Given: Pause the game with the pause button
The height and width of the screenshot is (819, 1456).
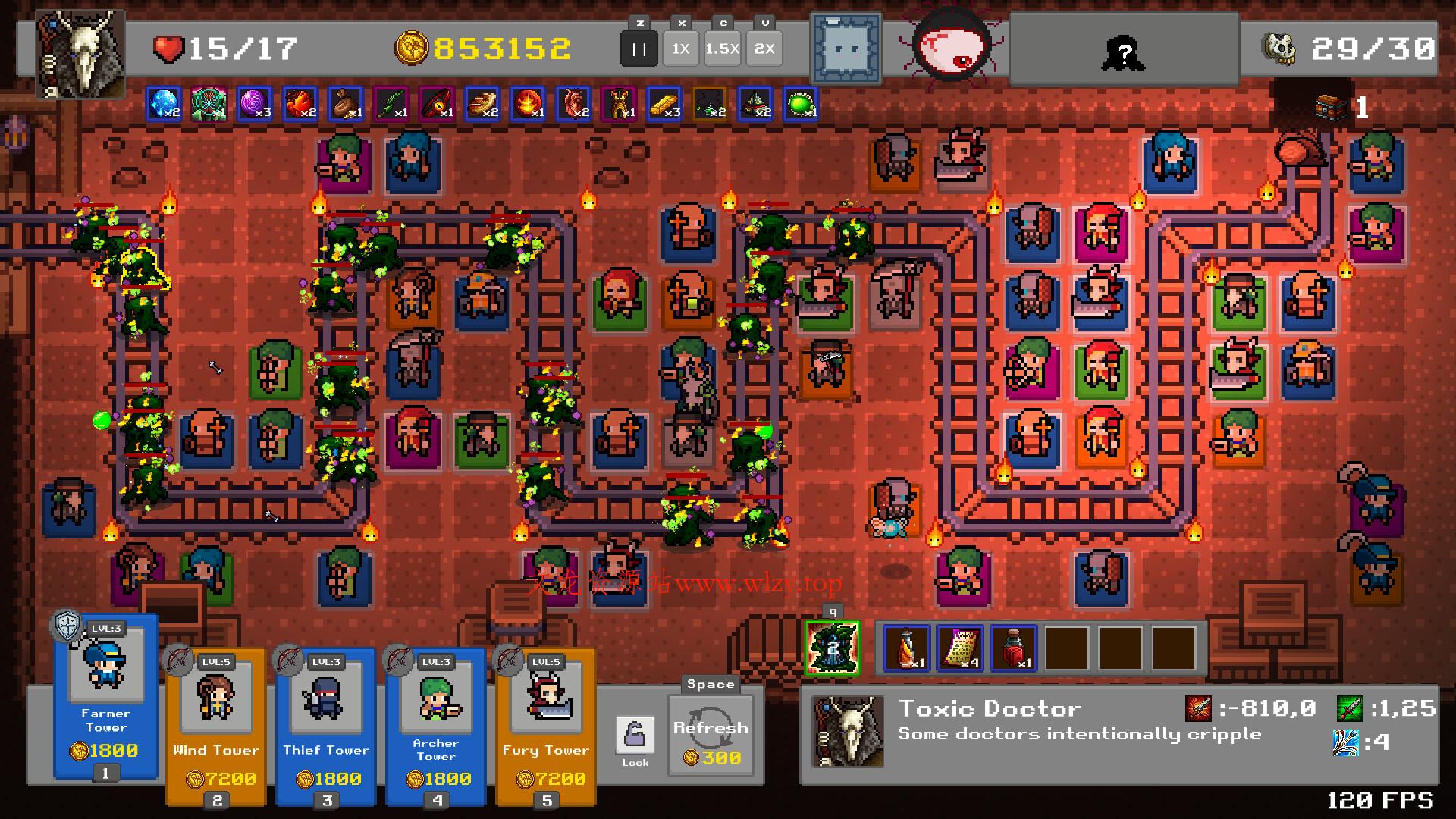Looking at the screenshot, I should tap(639, 49).
